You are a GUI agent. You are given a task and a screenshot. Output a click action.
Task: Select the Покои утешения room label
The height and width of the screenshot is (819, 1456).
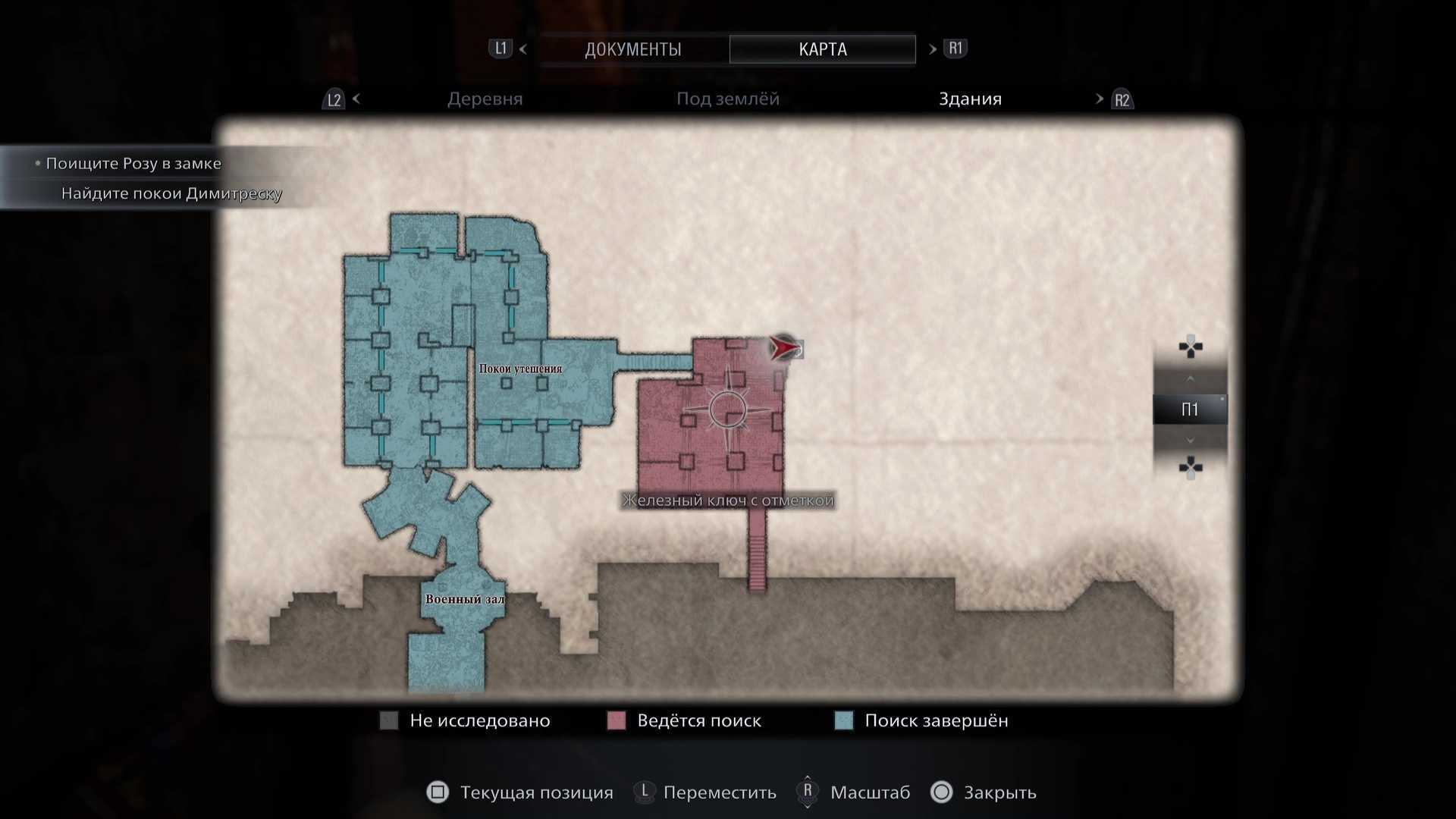tap(520, 369)
